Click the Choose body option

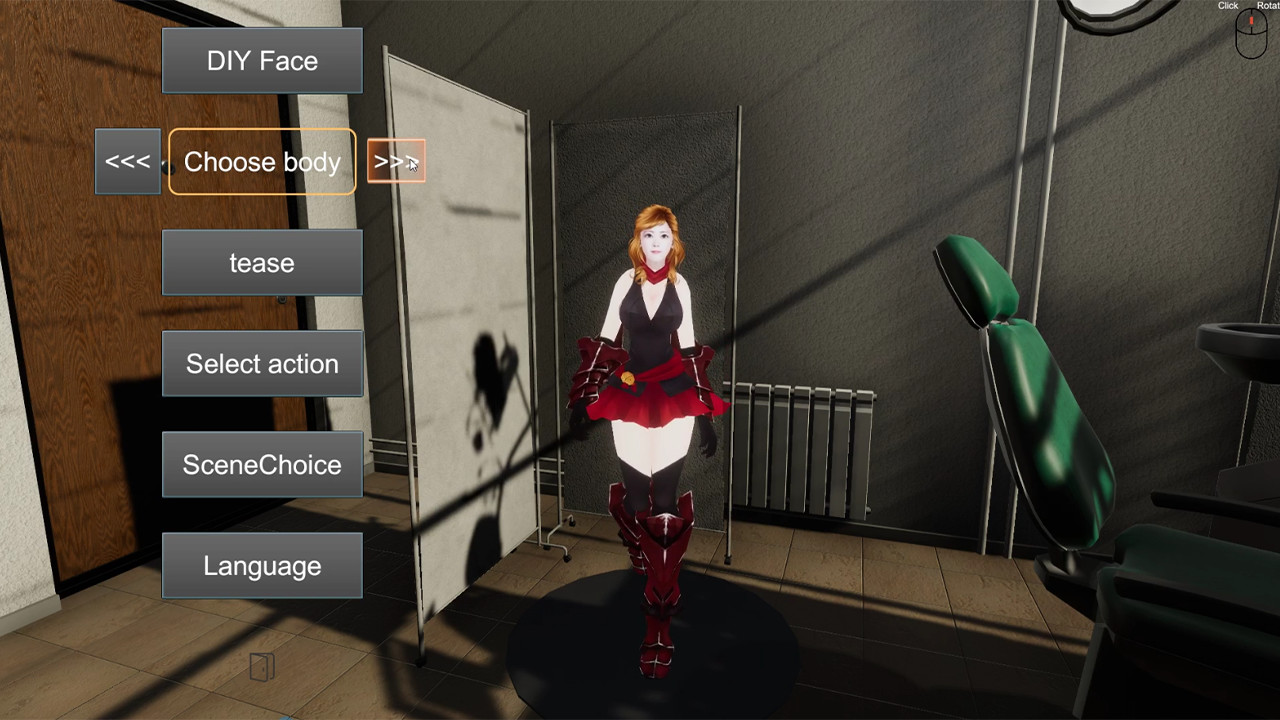pos(261,161)
